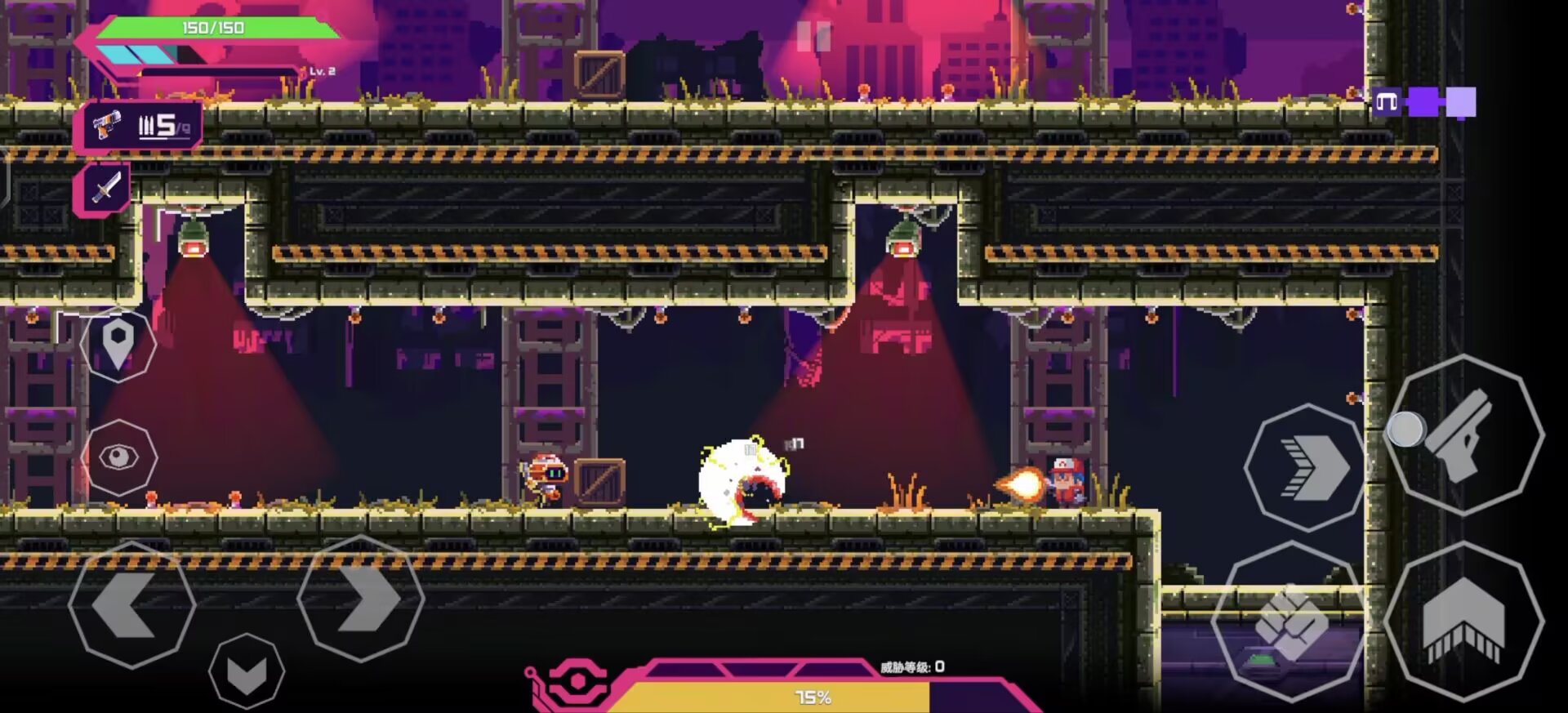Open the purple room minimap
The height and width of the screenshot is (713, 1568).
(1423, 103)
